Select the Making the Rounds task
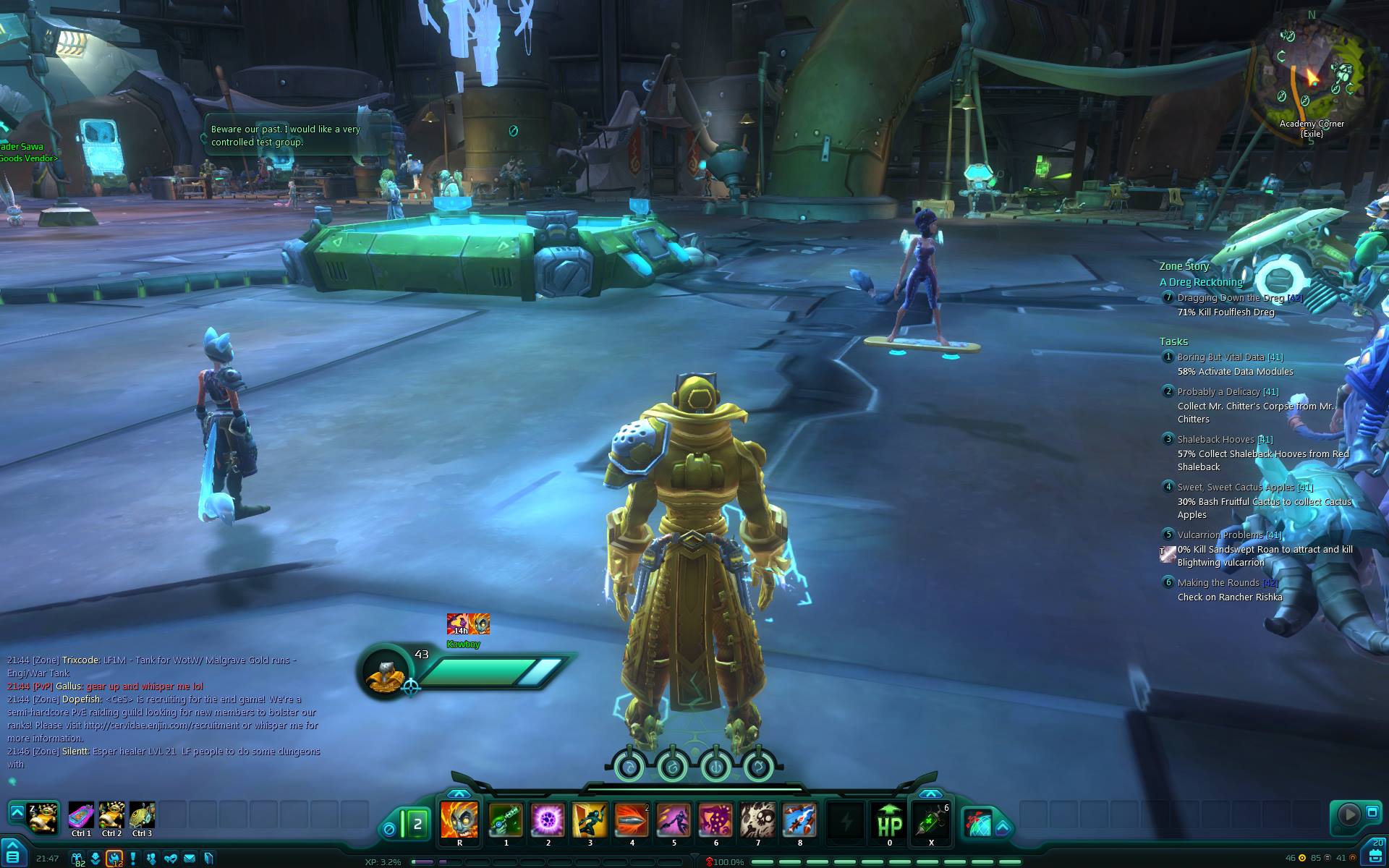 pyautogui.click(x=1218, y=583)
